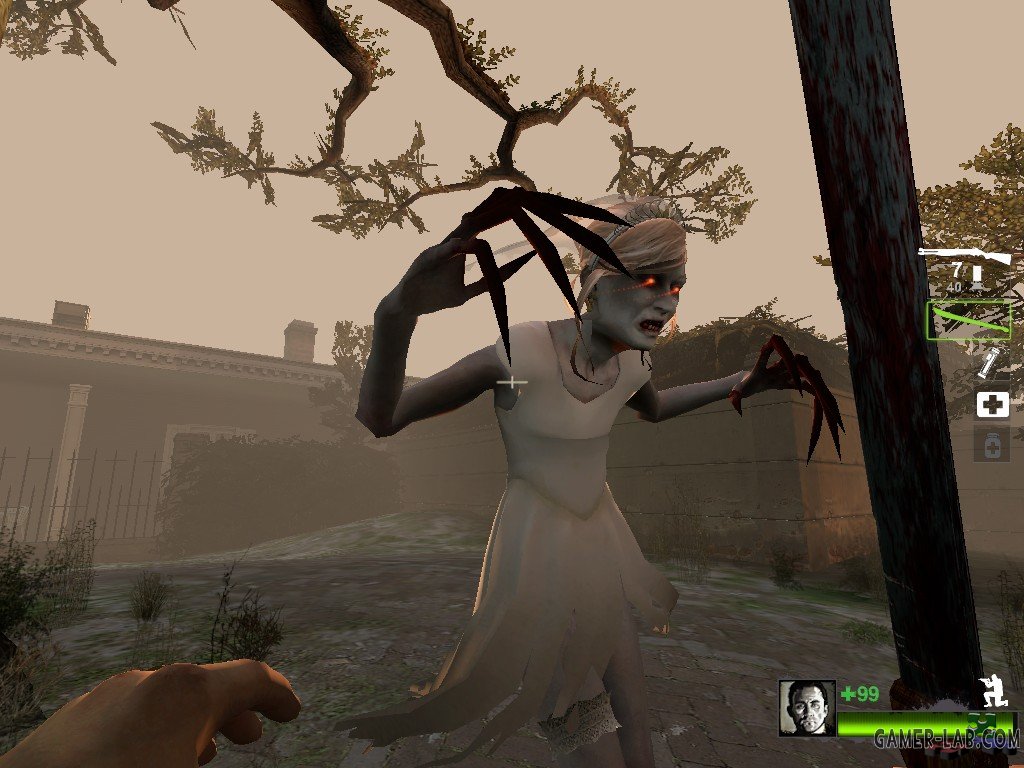Click the survivor portrait beside the health bar
This screenshot has height=768, width=1024.
pyautogui.click(x=806, y=707)
